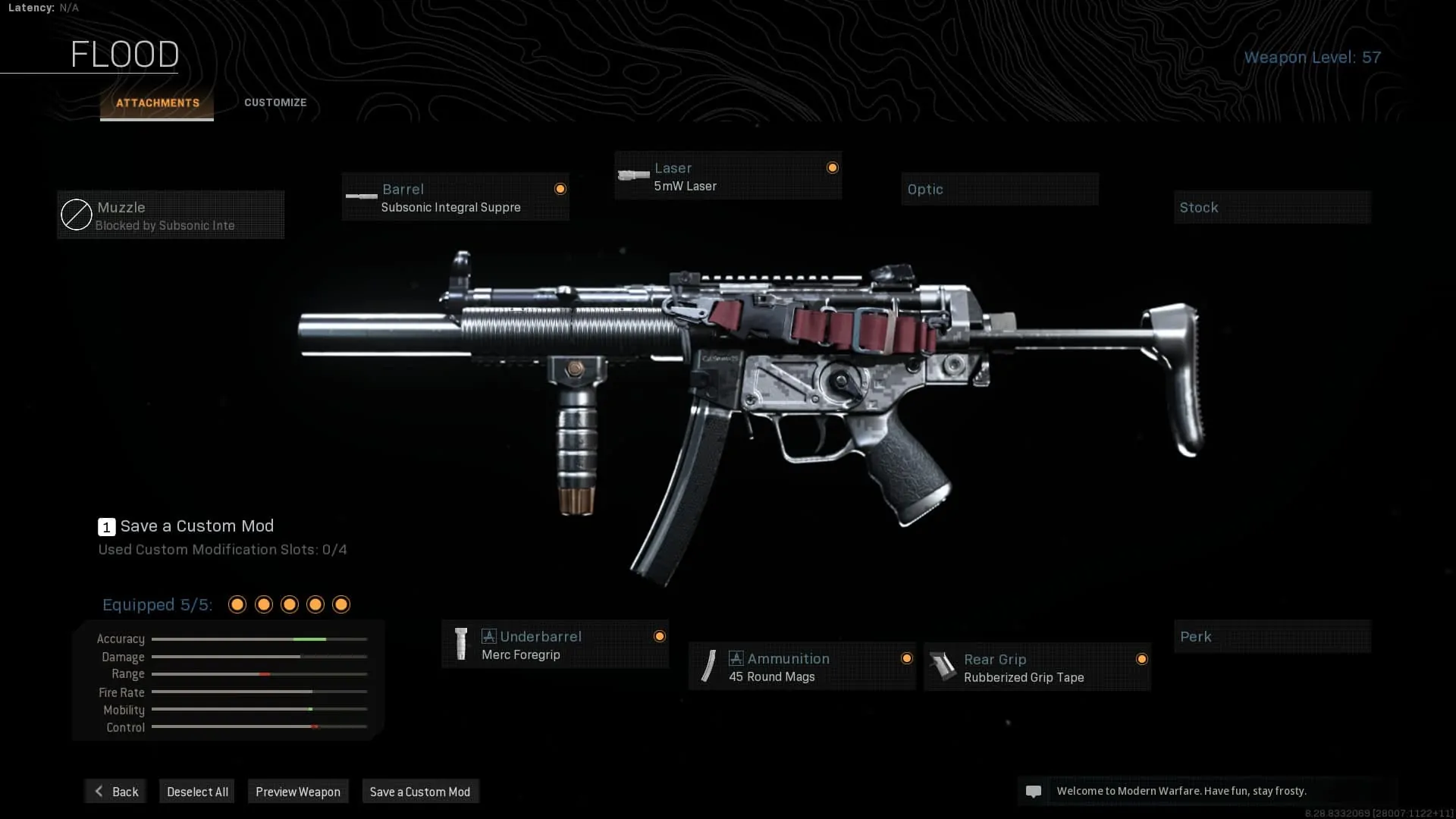Click the blocked Muzzle slot icon
The width and height of the screenshot is (1456, 819).
coord(76,215)
